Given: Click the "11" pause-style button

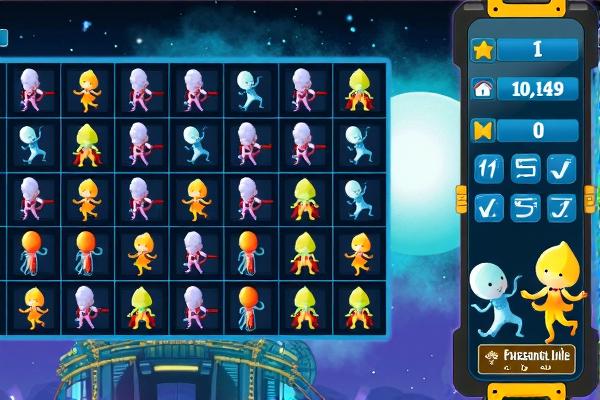Looking at the screenshot, I should pyautogui.click(x=489, y=169).
